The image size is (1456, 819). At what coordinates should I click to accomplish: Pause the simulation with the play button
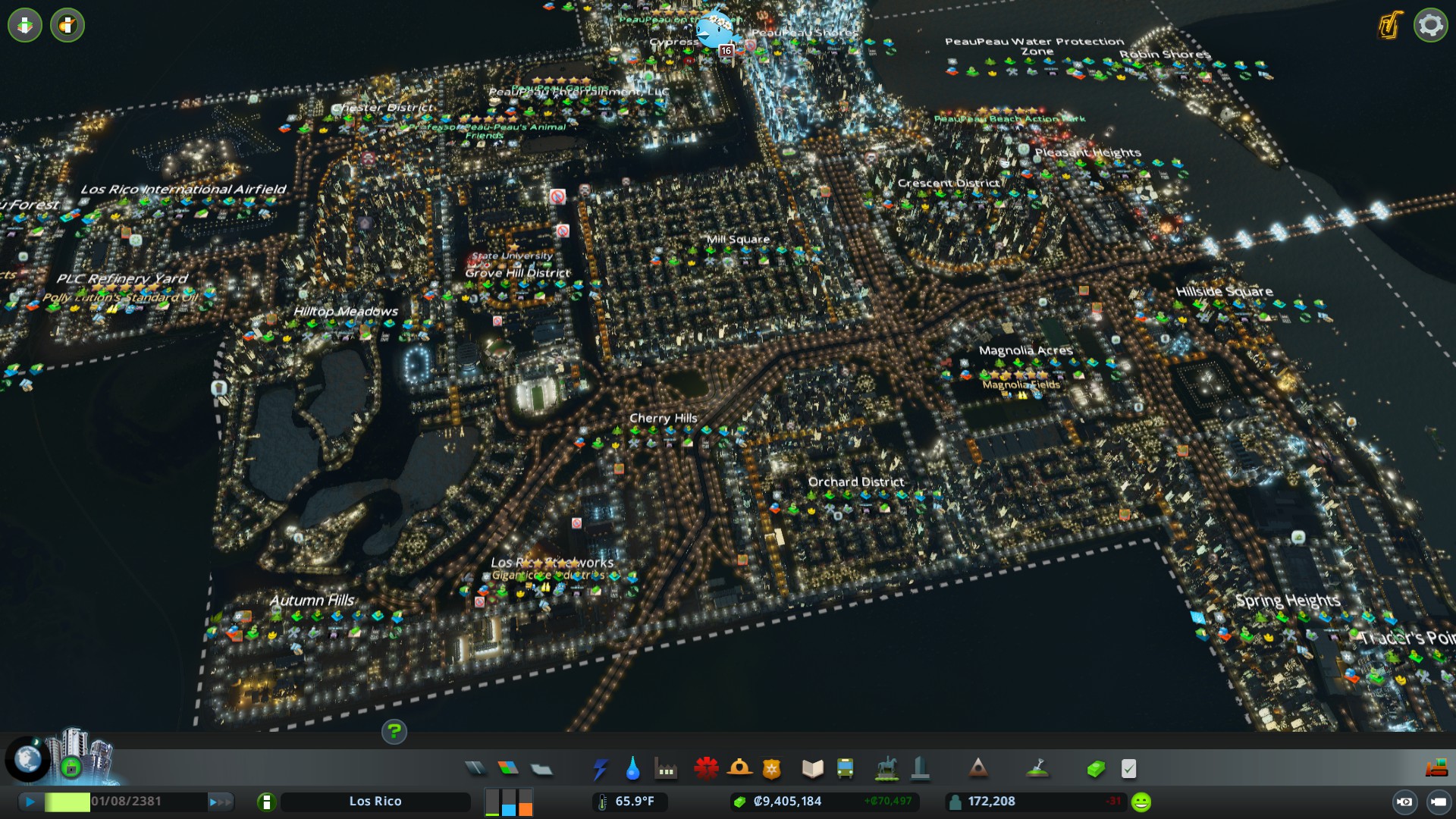[x=29, y=801]
